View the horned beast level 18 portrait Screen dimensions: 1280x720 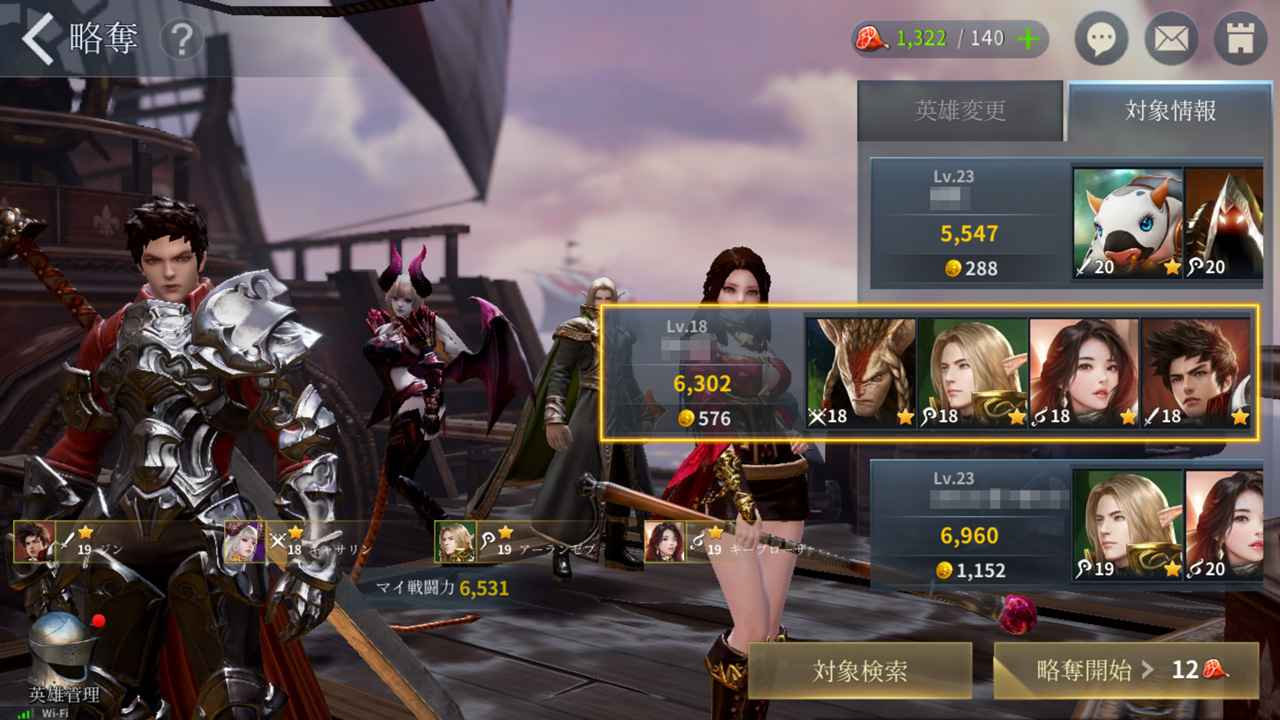[861, 373]
